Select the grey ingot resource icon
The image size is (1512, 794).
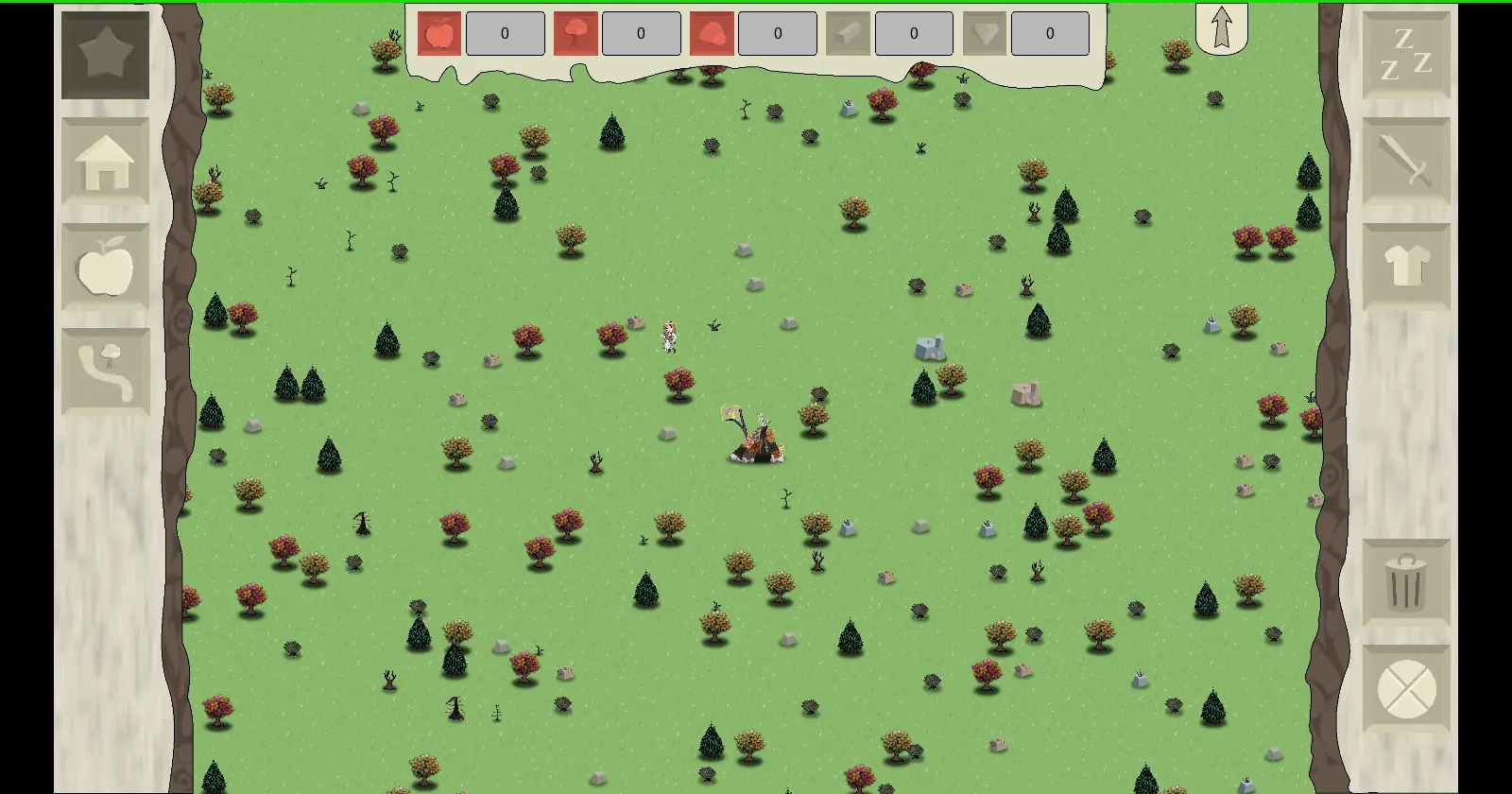[848, 34]
